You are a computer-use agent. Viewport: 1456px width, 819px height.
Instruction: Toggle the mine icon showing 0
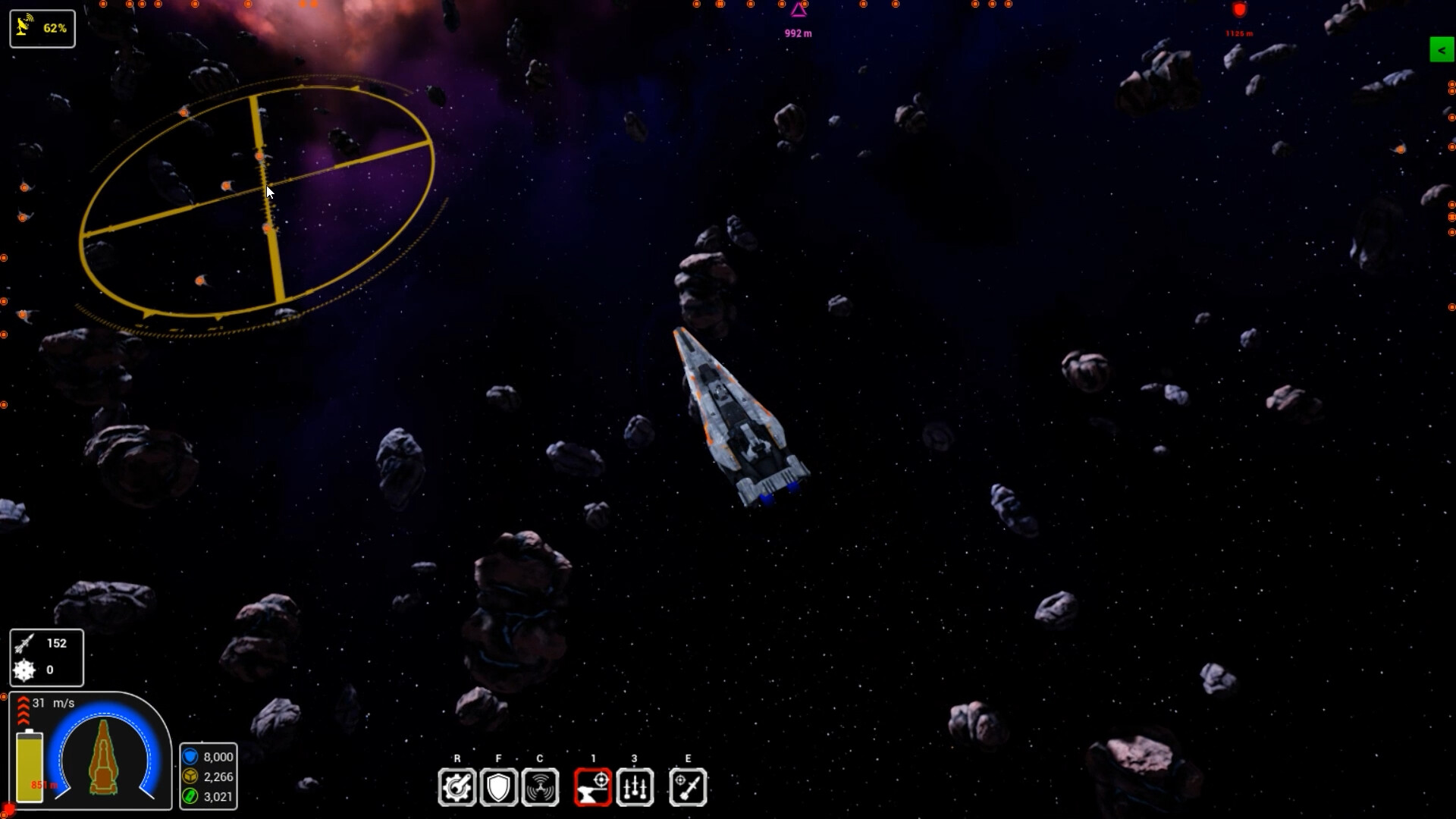24,670
